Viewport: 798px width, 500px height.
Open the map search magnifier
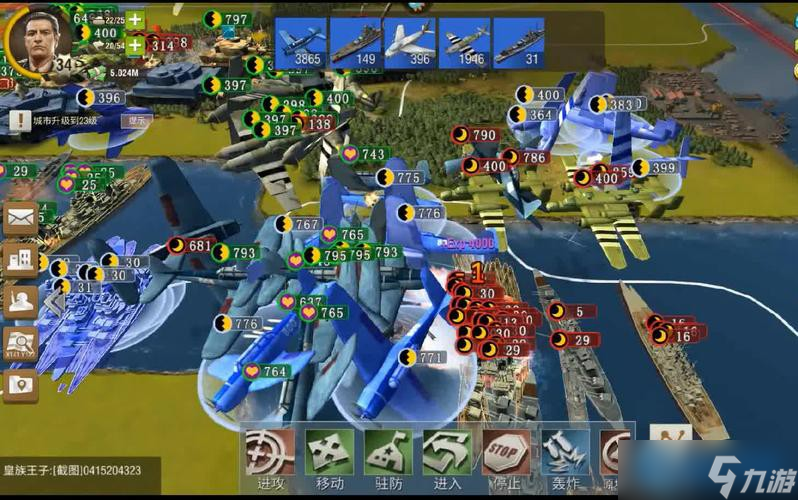20,343
